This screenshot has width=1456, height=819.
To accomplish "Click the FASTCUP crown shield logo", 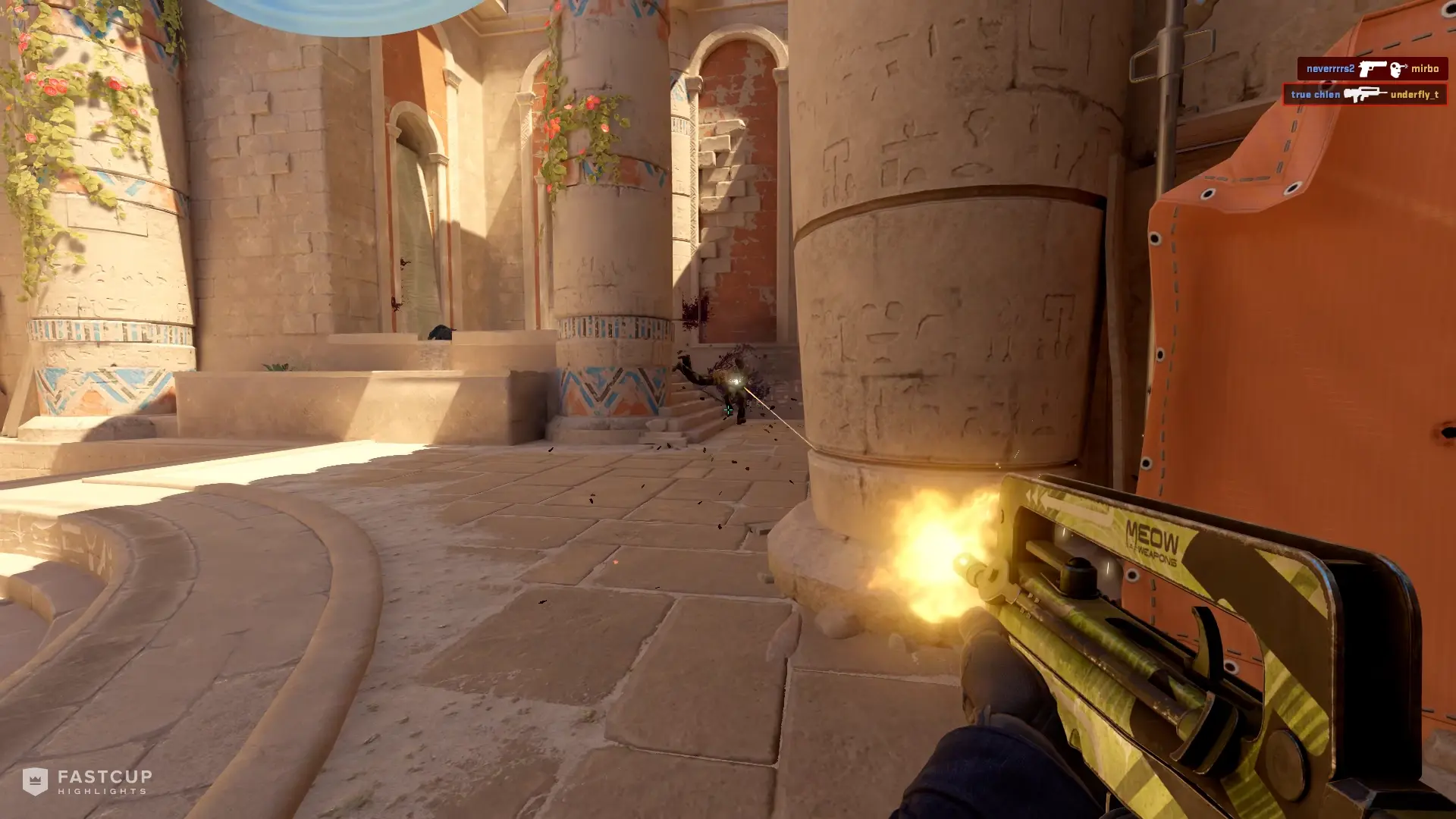I will 36,782.
